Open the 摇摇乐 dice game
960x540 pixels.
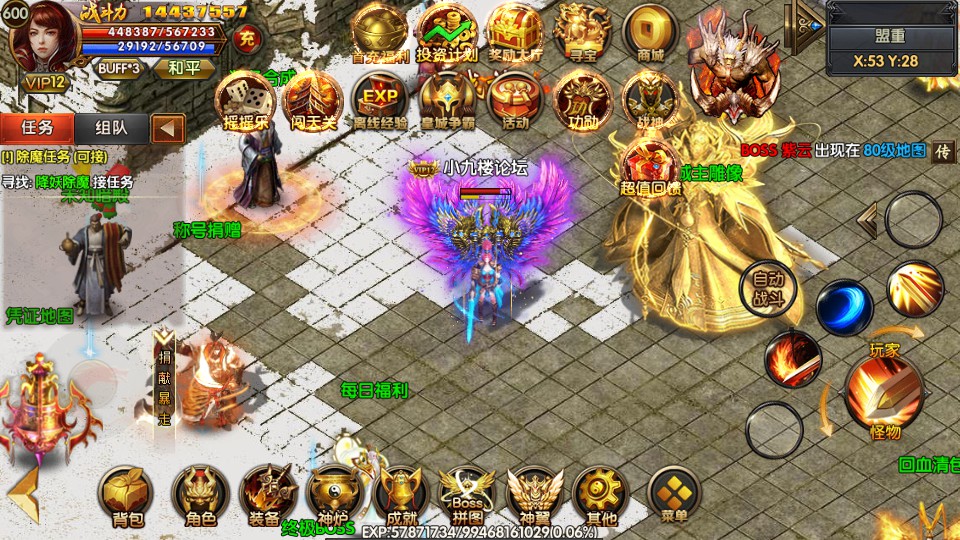click(x=245, y=101)
